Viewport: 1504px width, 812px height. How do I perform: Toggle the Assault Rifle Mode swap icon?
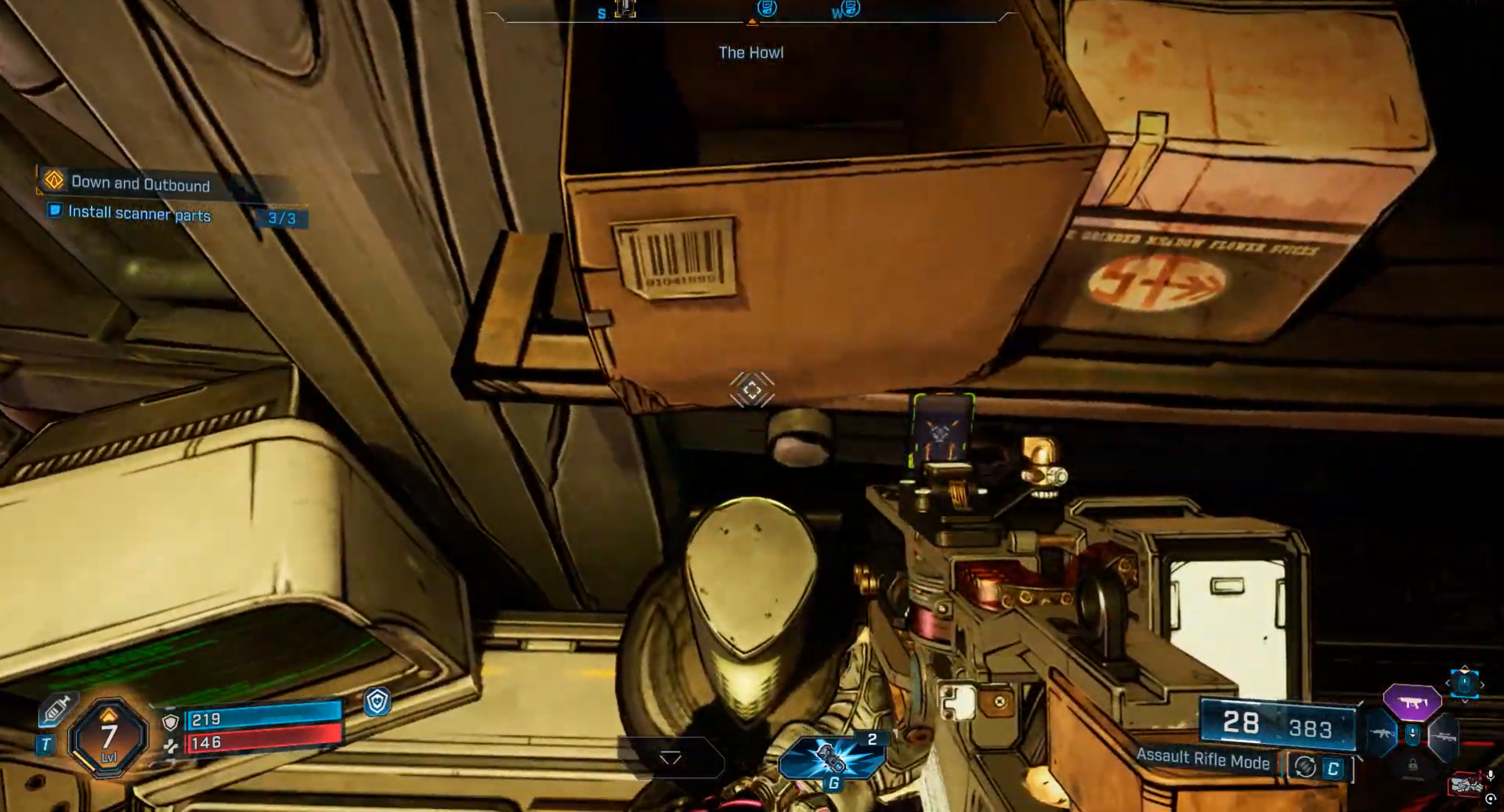click(1305, 767)
